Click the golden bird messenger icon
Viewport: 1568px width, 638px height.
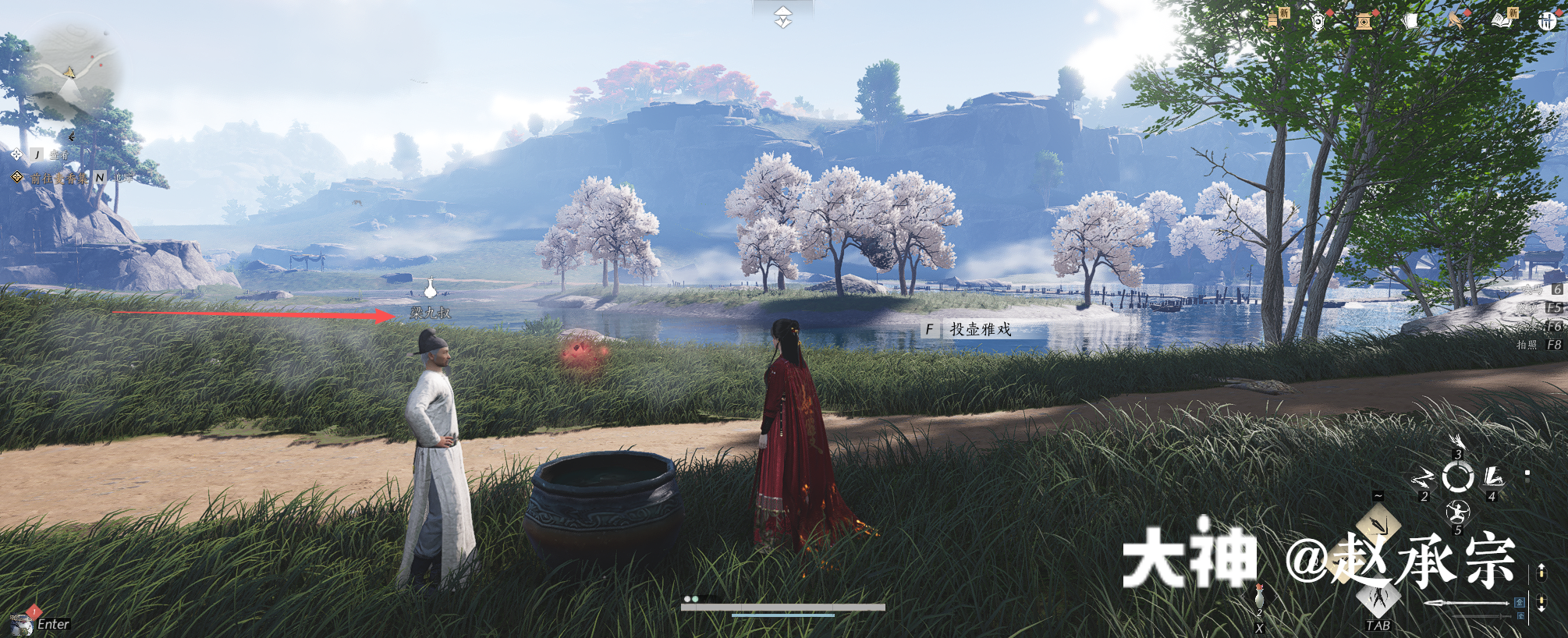pos(1456,20)
